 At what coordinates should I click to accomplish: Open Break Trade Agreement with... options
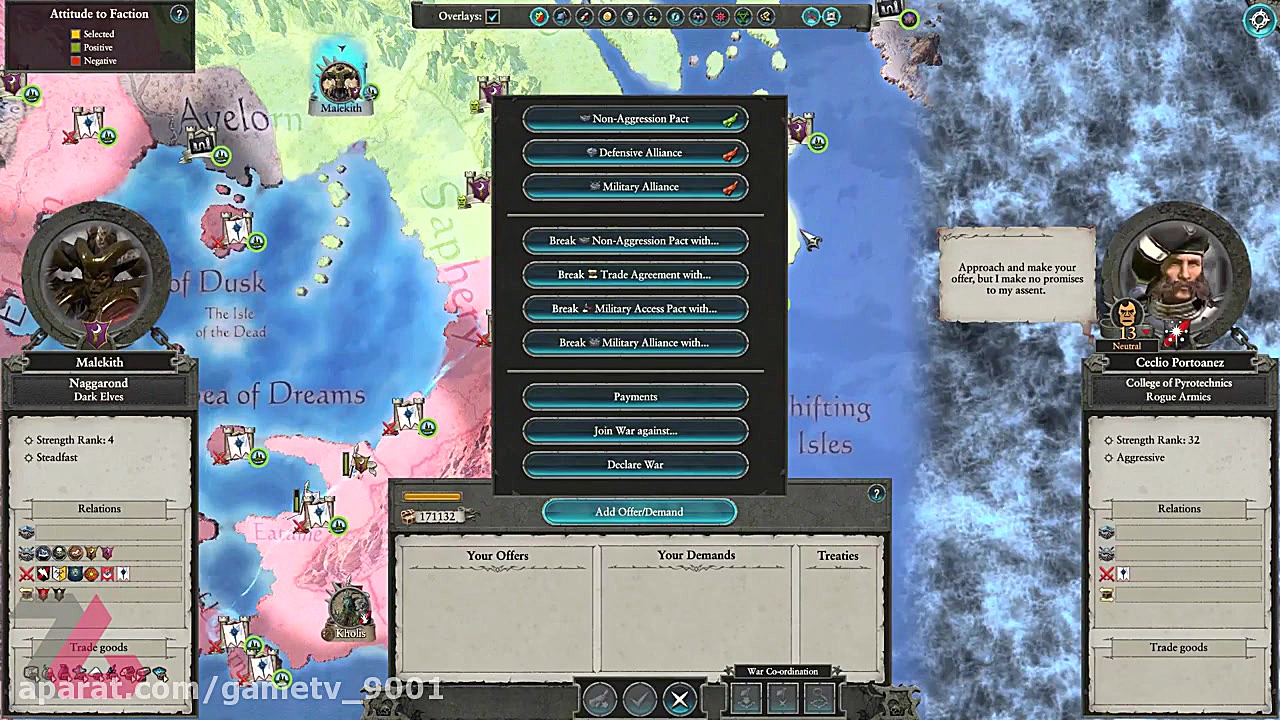(635, 274)
